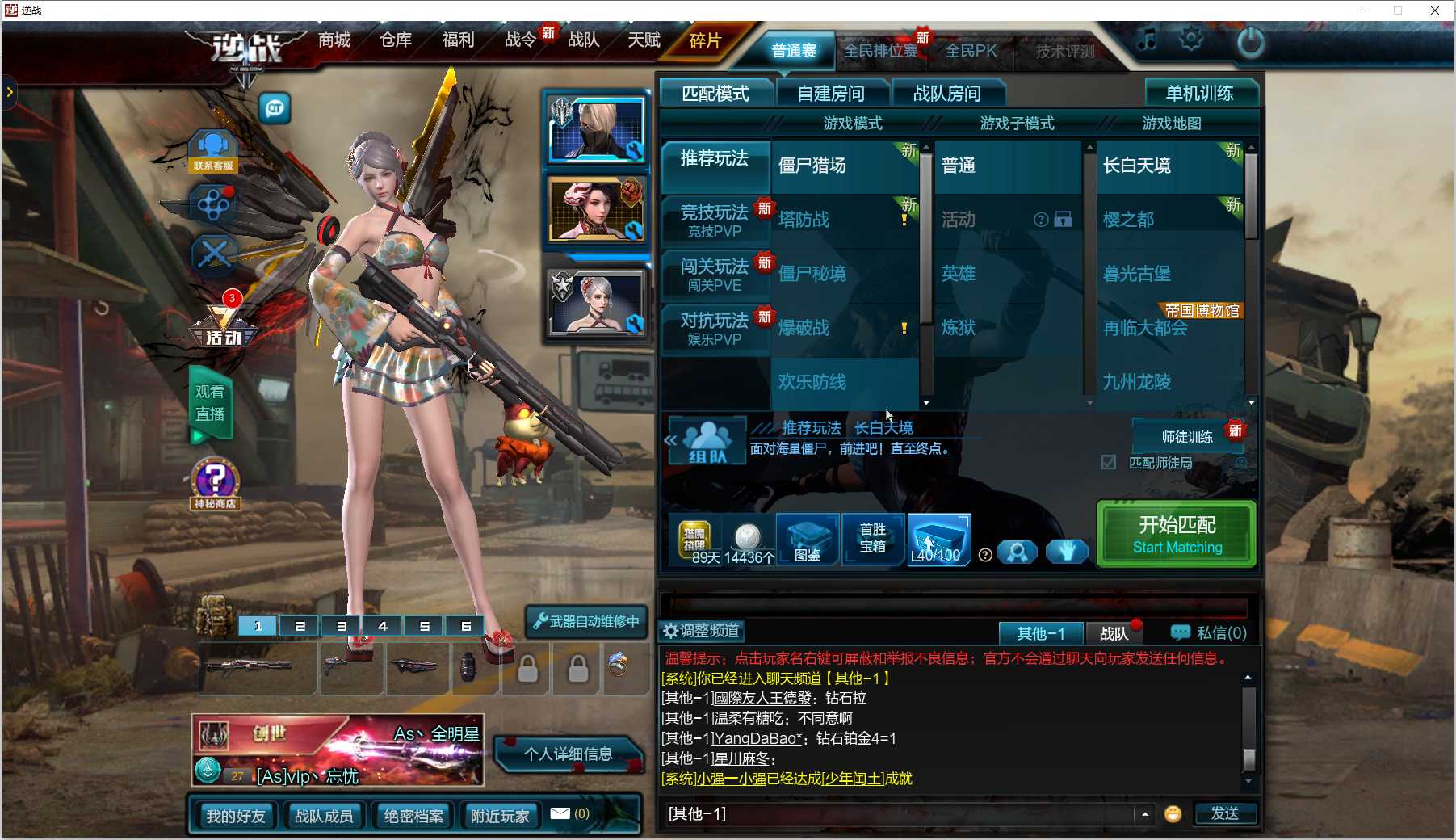Viewport: 1456px width, 840px height.
Task: Select the crossed swords battle icon
Action: 213,255
